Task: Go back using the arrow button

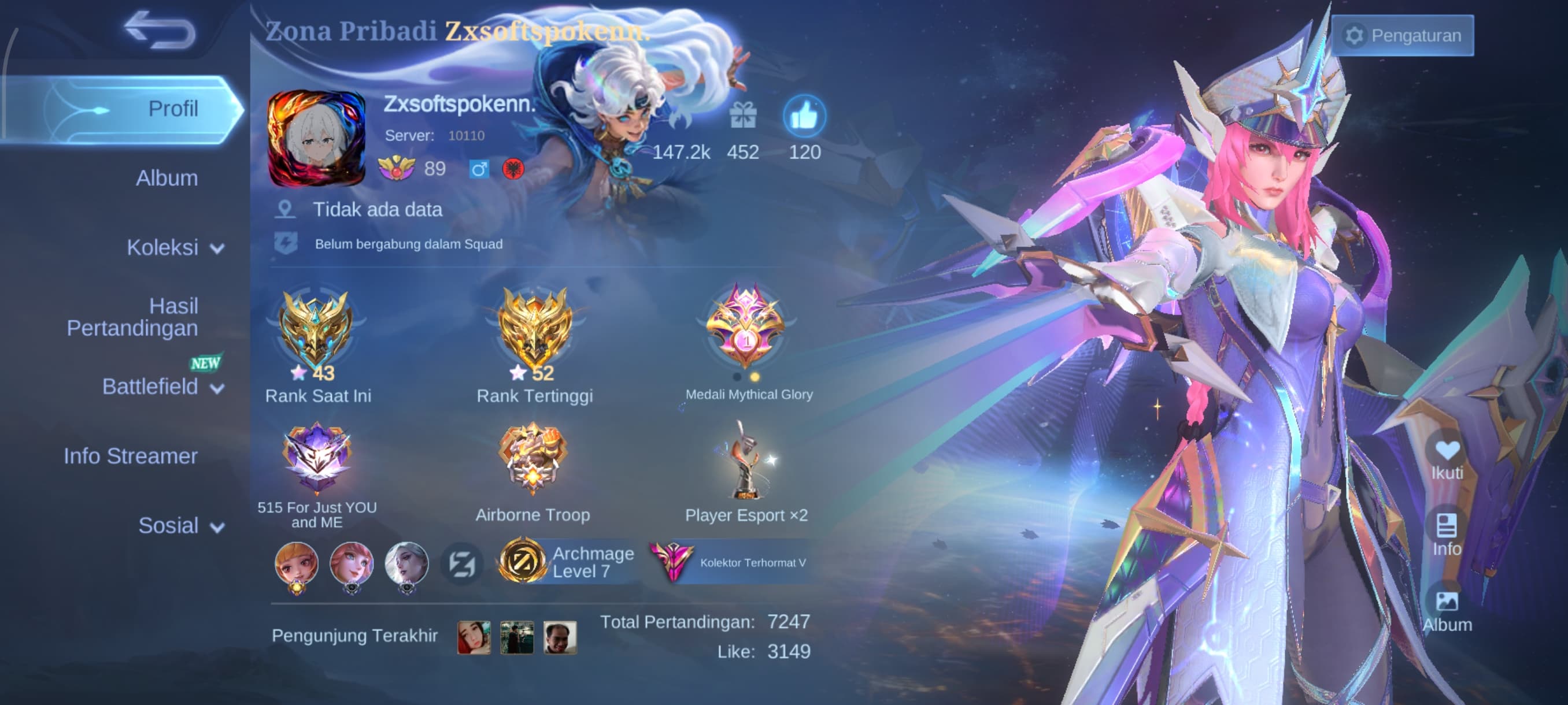Action: point(160,29)
